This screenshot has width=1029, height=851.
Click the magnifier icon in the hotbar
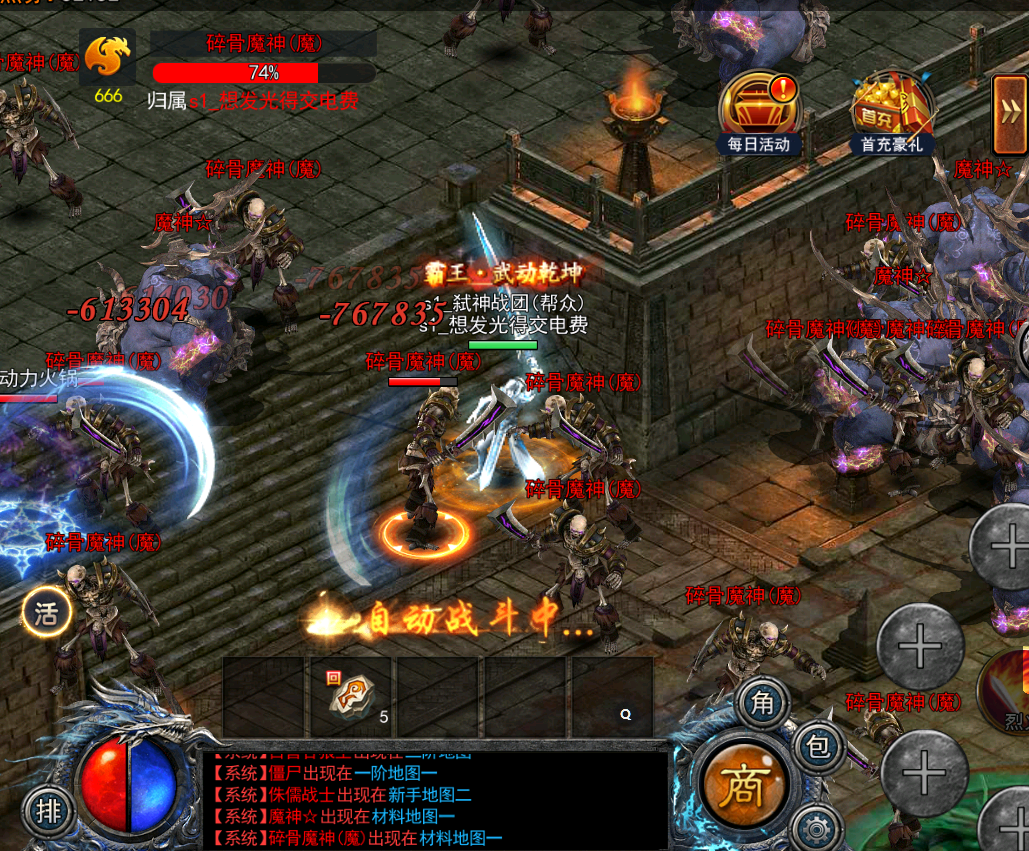tap(625, 714)
